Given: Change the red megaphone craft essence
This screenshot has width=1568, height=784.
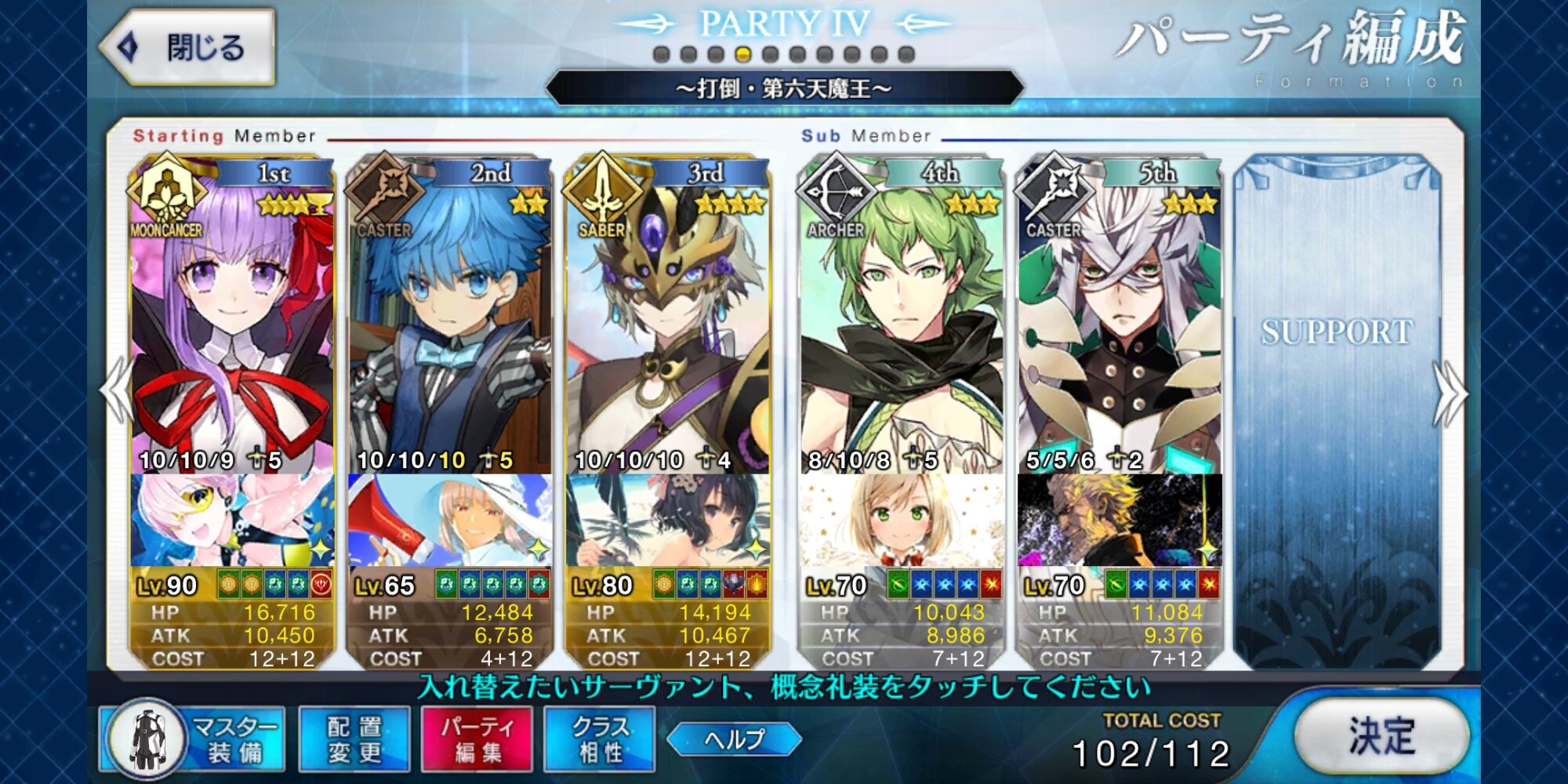Looking at the screenshot, I should [450, 520].
